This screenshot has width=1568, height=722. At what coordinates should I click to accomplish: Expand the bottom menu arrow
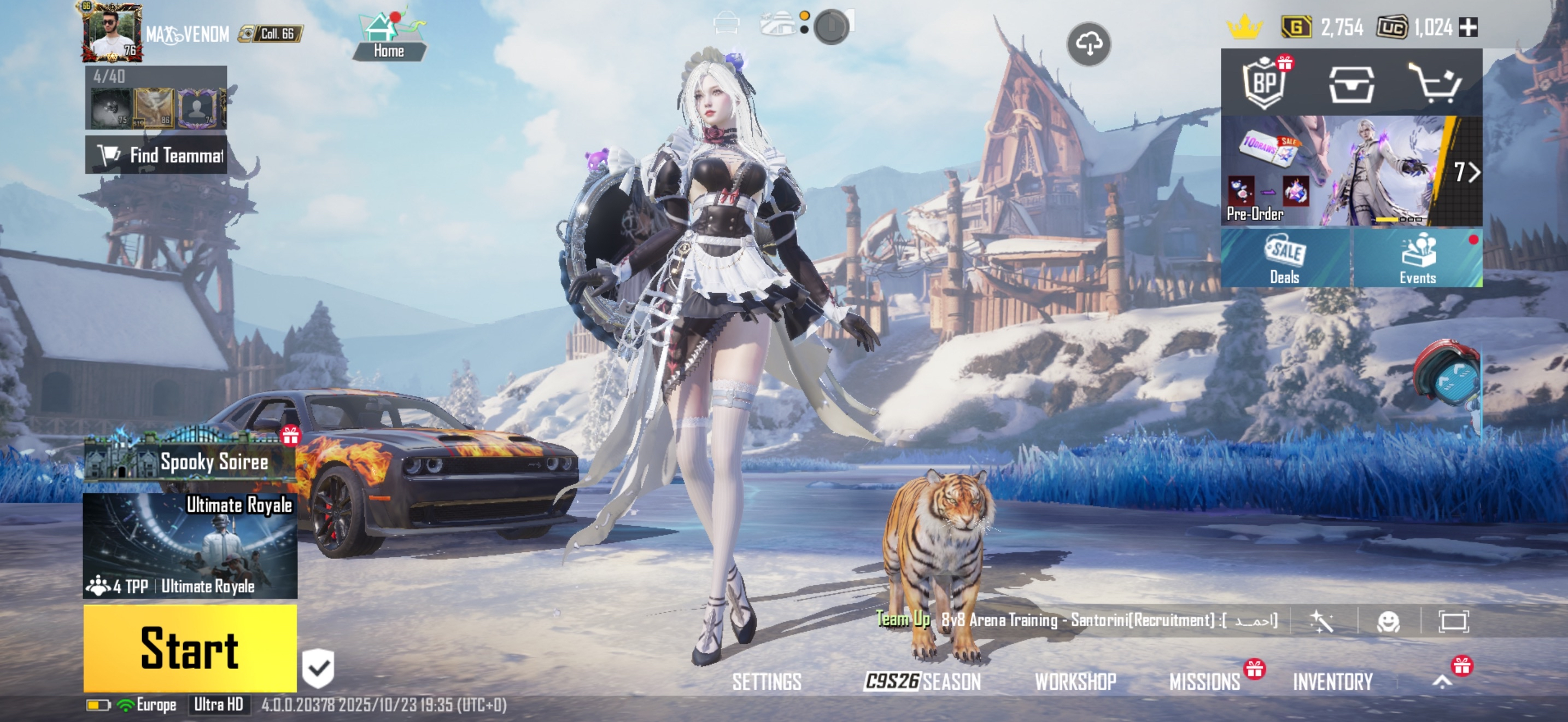pos(1442,681)
